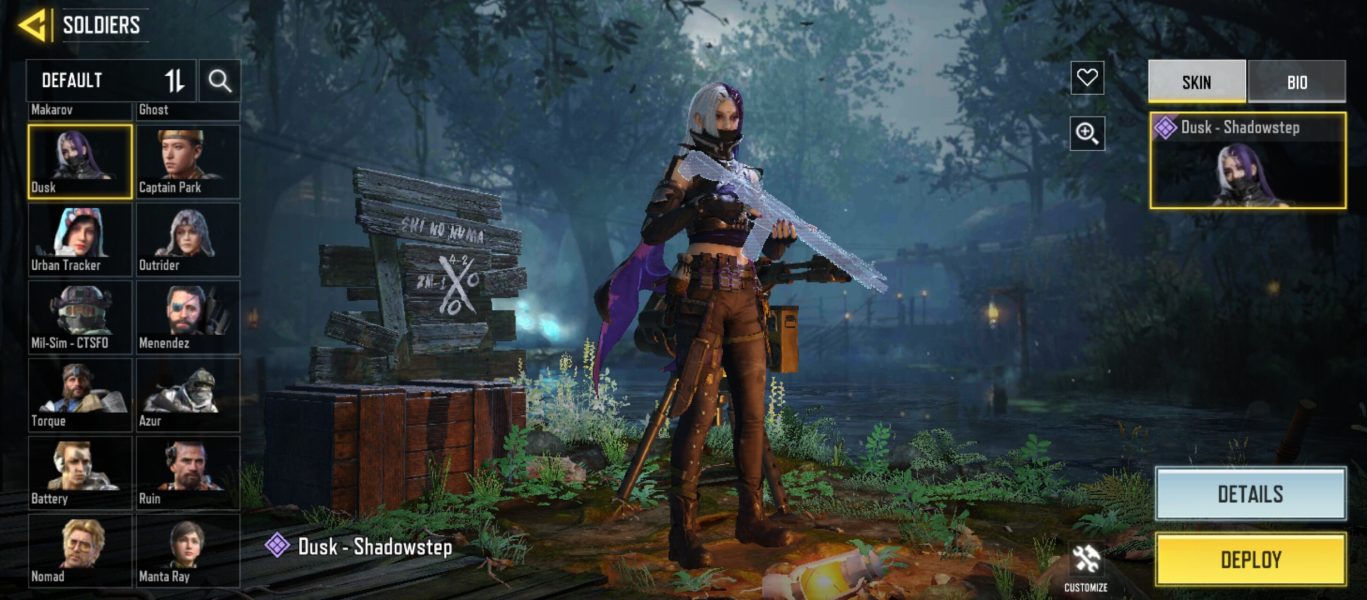This screenshot has width=1367, height=600.
Task: Pick the Torque soldier tile
Action: click(80, 395)
